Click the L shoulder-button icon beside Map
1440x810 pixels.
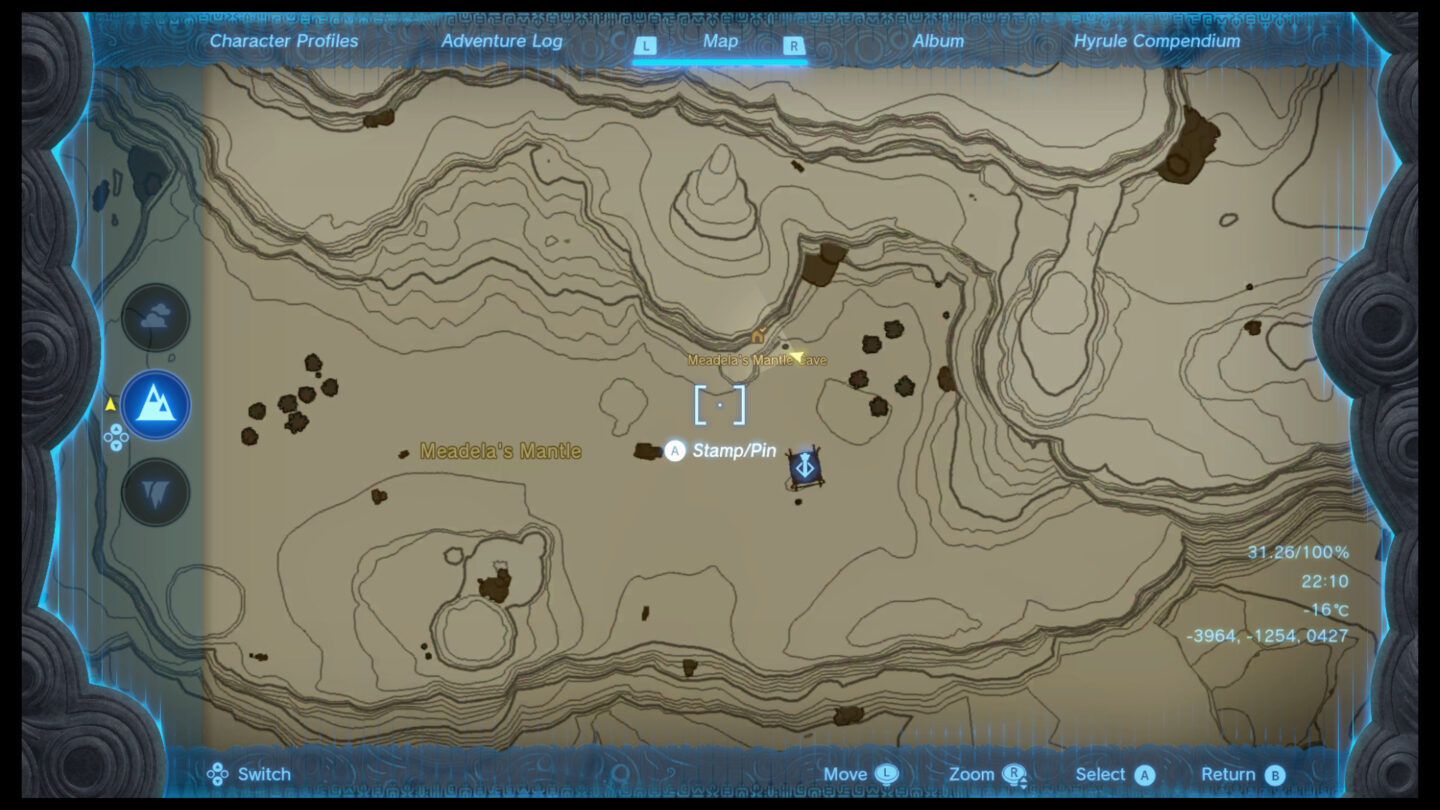pyautogui.click(x=646, y=43)
